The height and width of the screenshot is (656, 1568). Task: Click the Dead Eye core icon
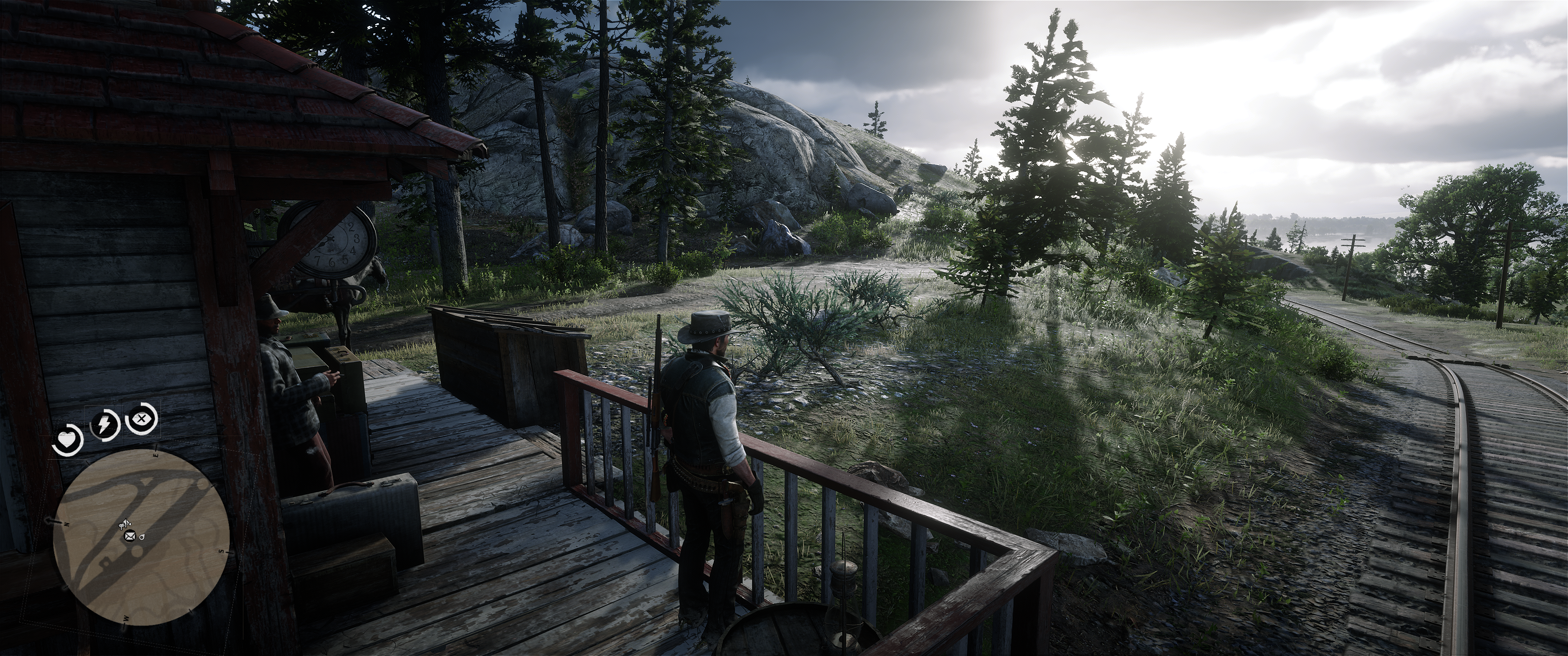(x=142, y=419)
